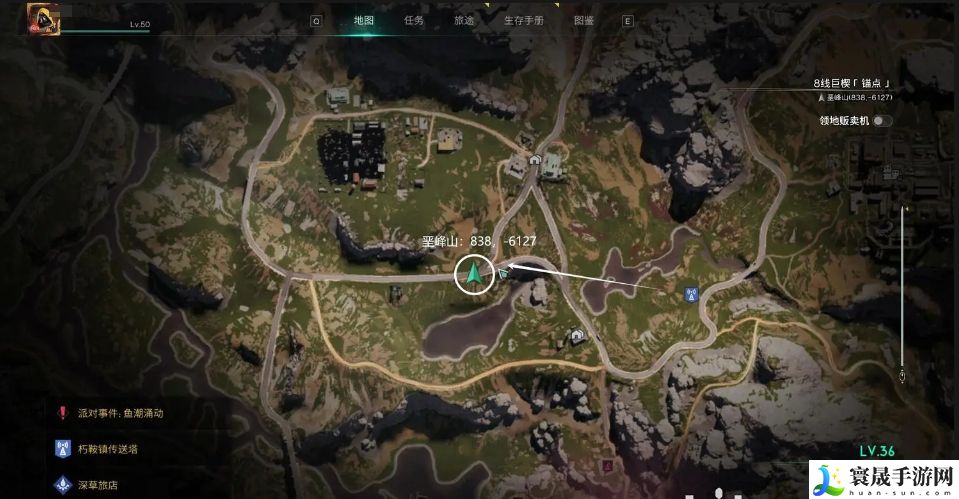Image resolution: width=959 pixels, height=499 pixels.
Task: Click the blue teleport tower map marker
Action: coord(689,295)
